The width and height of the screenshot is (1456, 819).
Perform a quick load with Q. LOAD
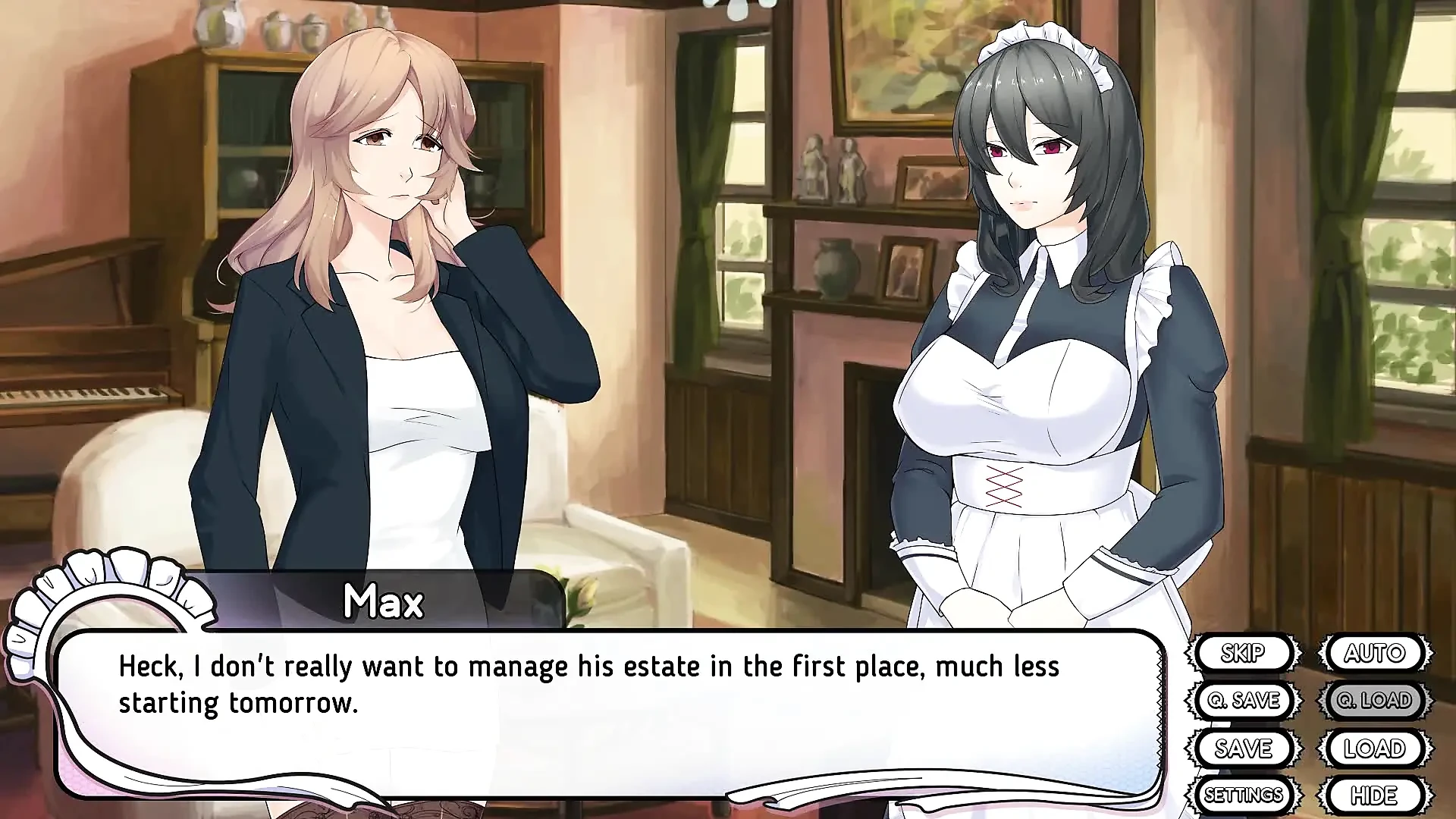coord(1375,700)
